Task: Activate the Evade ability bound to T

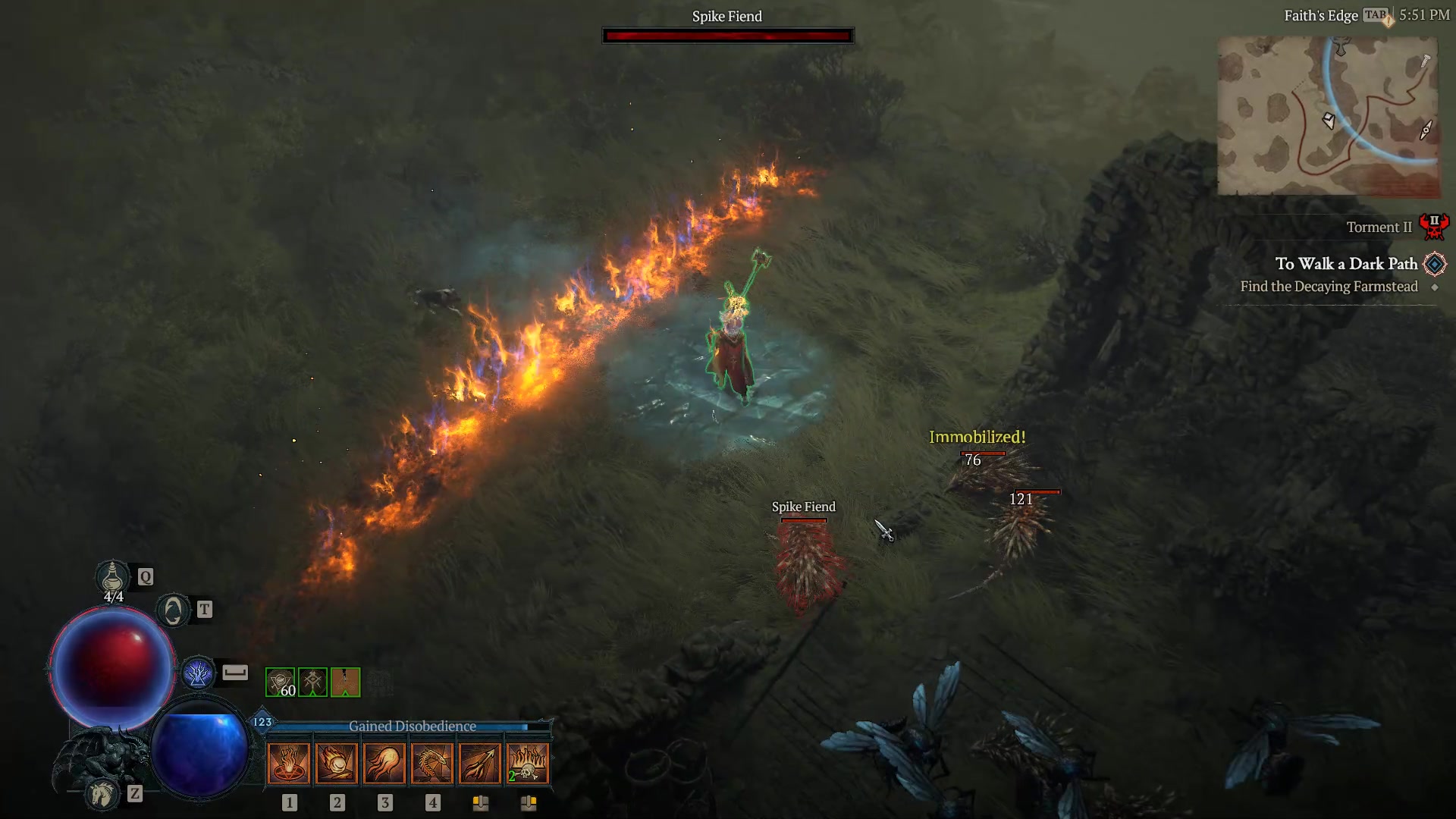Action: pos(173,609)
